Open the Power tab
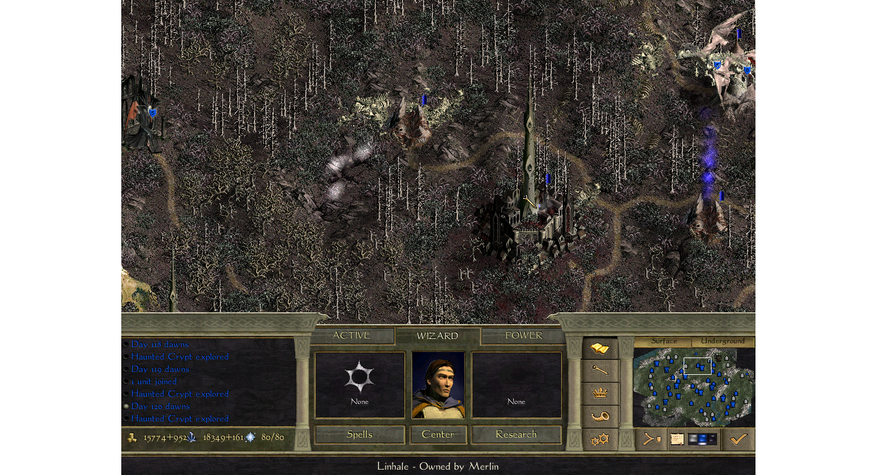Image resolution: width=877 pixels, height=475 pixels. coord(524,336)
